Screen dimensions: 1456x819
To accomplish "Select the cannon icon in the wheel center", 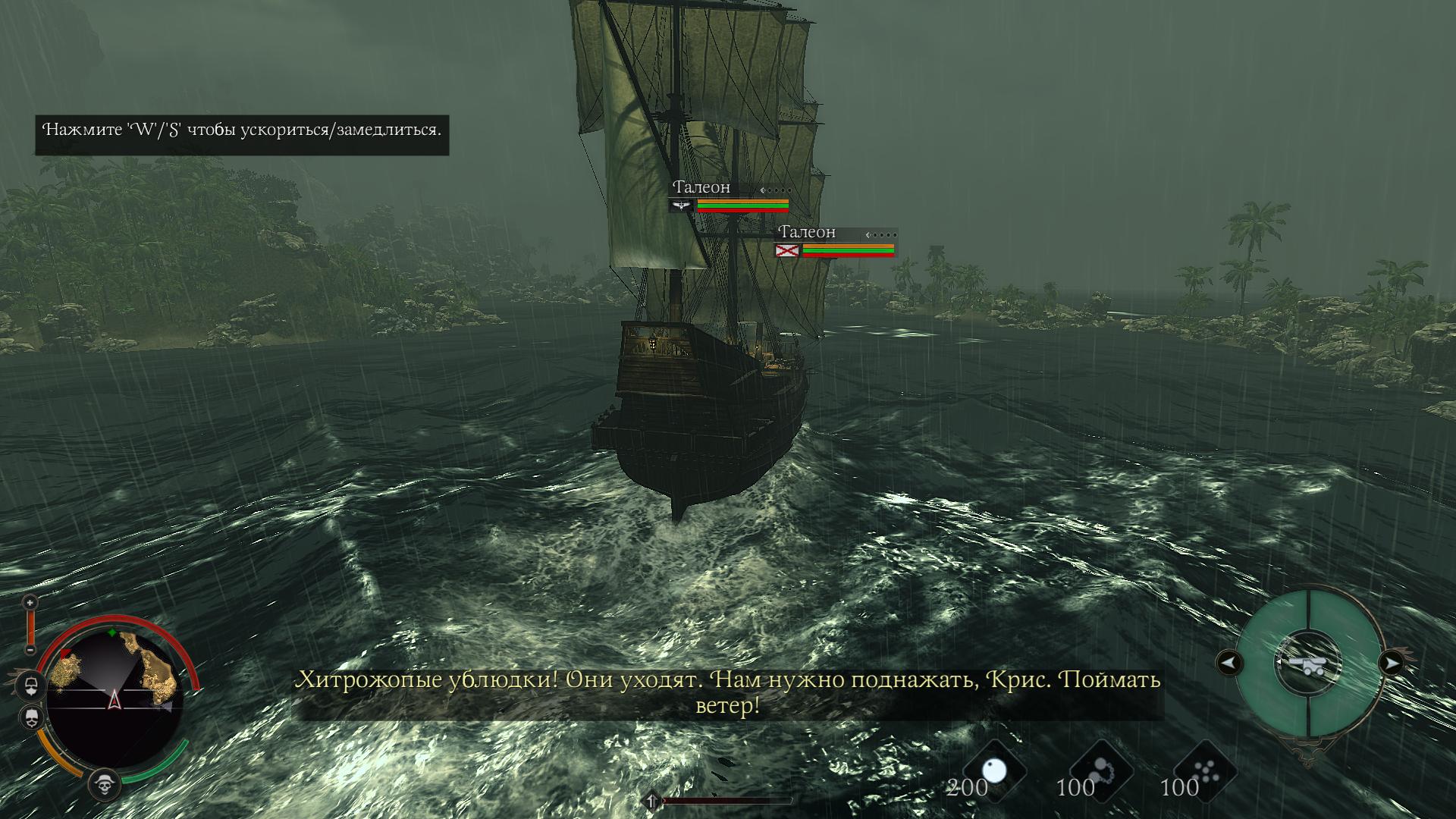I will [1310, 664].
